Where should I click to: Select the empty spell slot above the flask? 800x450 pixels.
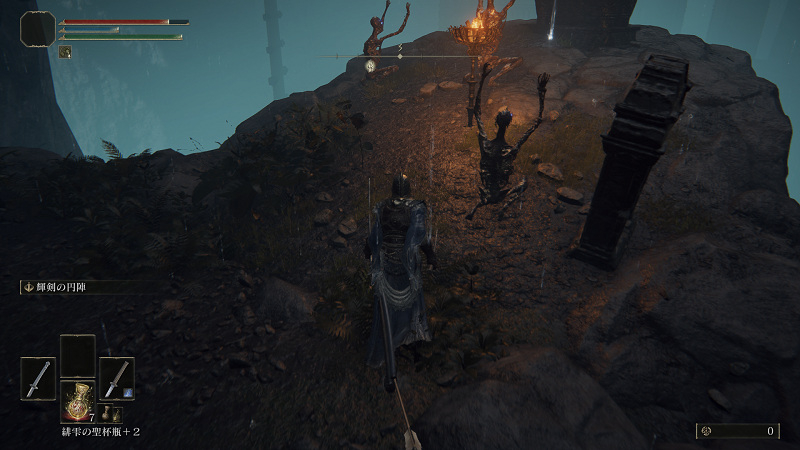click(x=77, y=354)
